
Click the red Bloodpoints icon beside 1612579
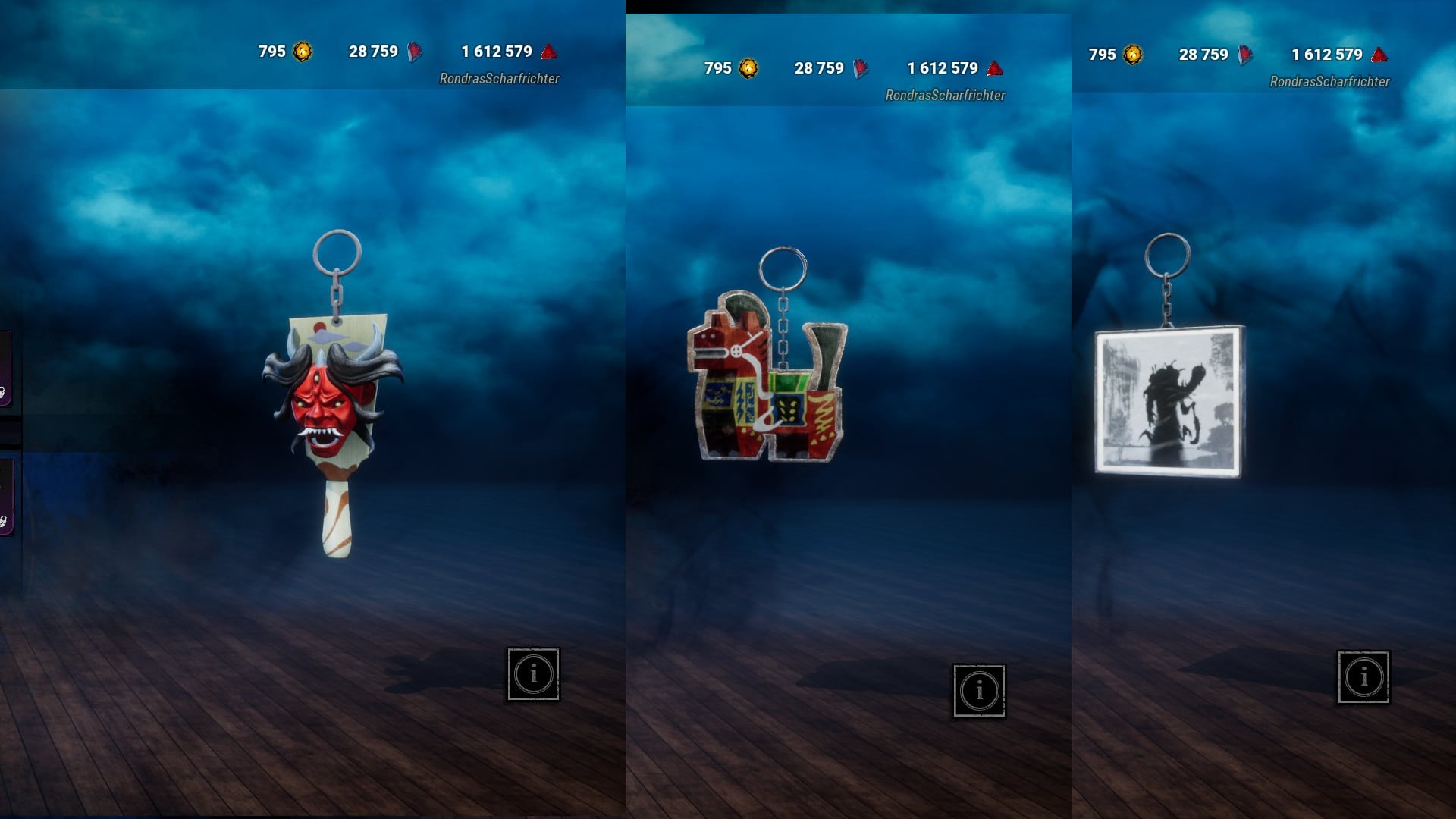point(549,52)
